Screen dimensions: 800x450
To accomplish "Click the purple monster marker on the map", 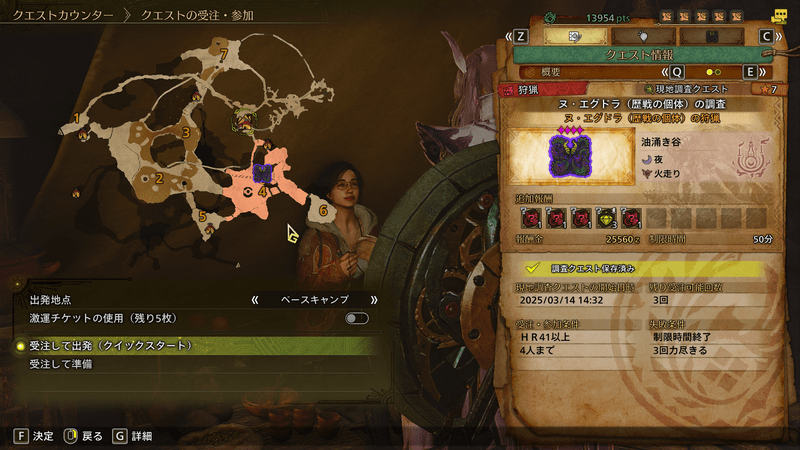I will [263, 174].
